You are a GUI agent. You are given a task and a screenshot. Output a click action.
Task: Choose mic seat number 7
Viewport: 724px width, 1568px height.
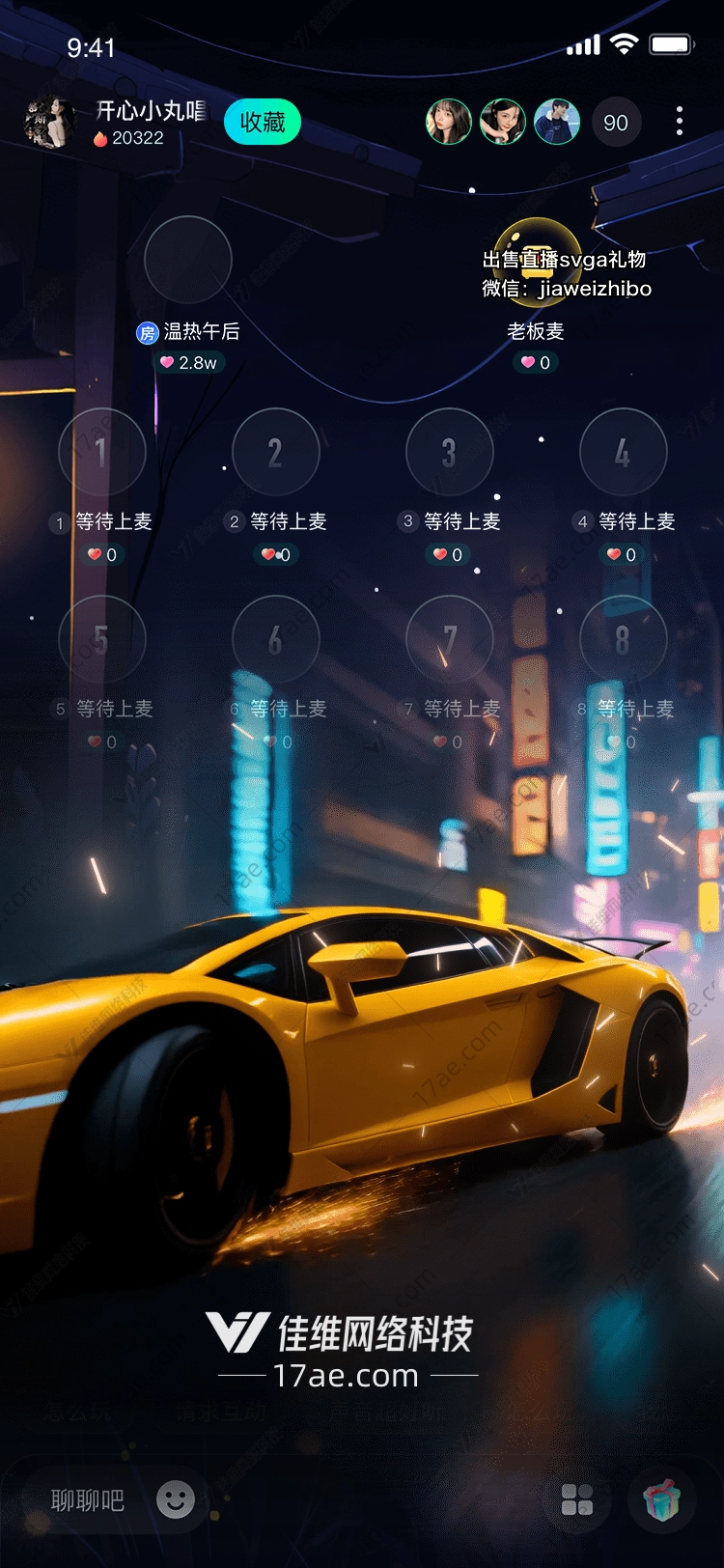(x=450, y=639)
